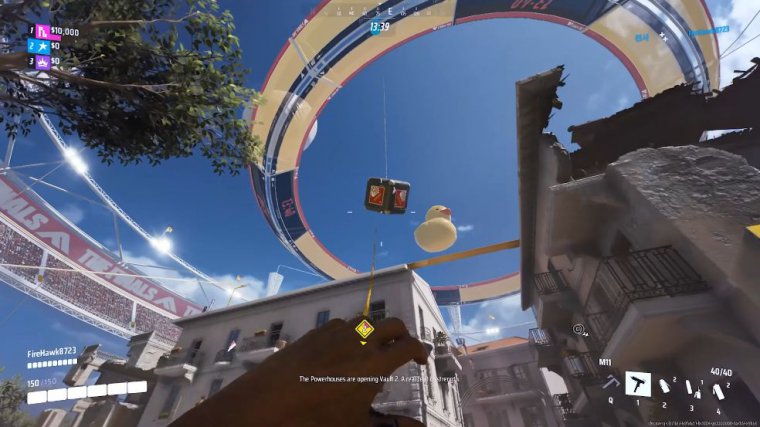Click the yellow diamond objective marker

point(365,328)
